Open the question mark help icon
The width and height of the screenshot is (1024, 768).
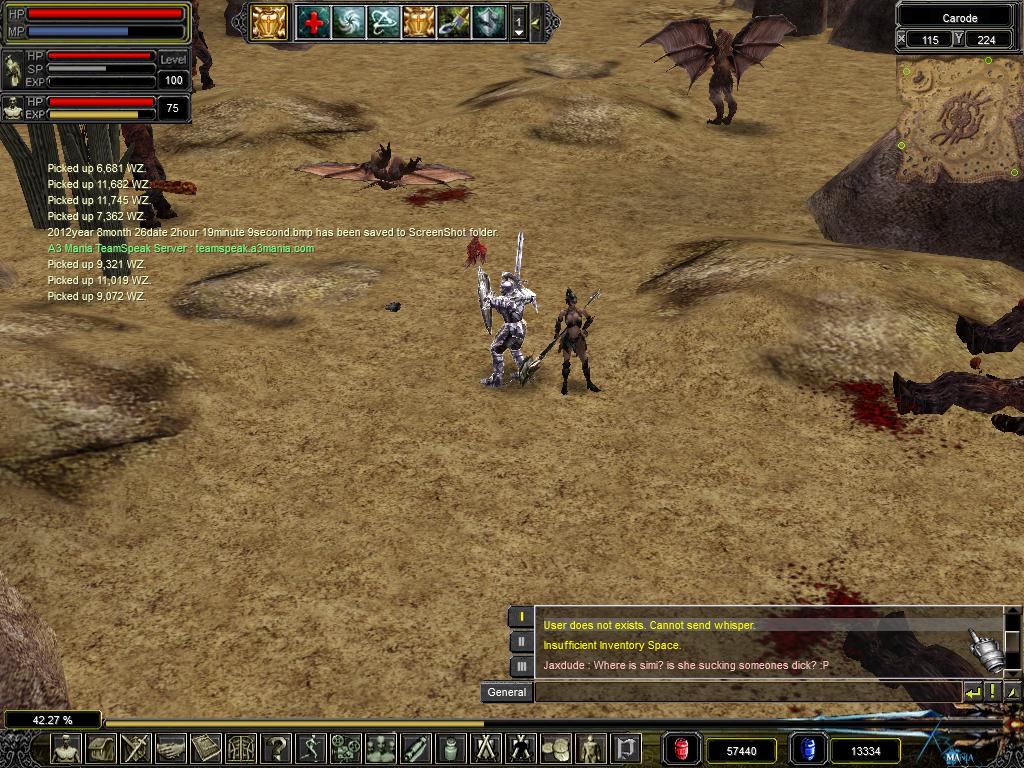click(276, 748)
